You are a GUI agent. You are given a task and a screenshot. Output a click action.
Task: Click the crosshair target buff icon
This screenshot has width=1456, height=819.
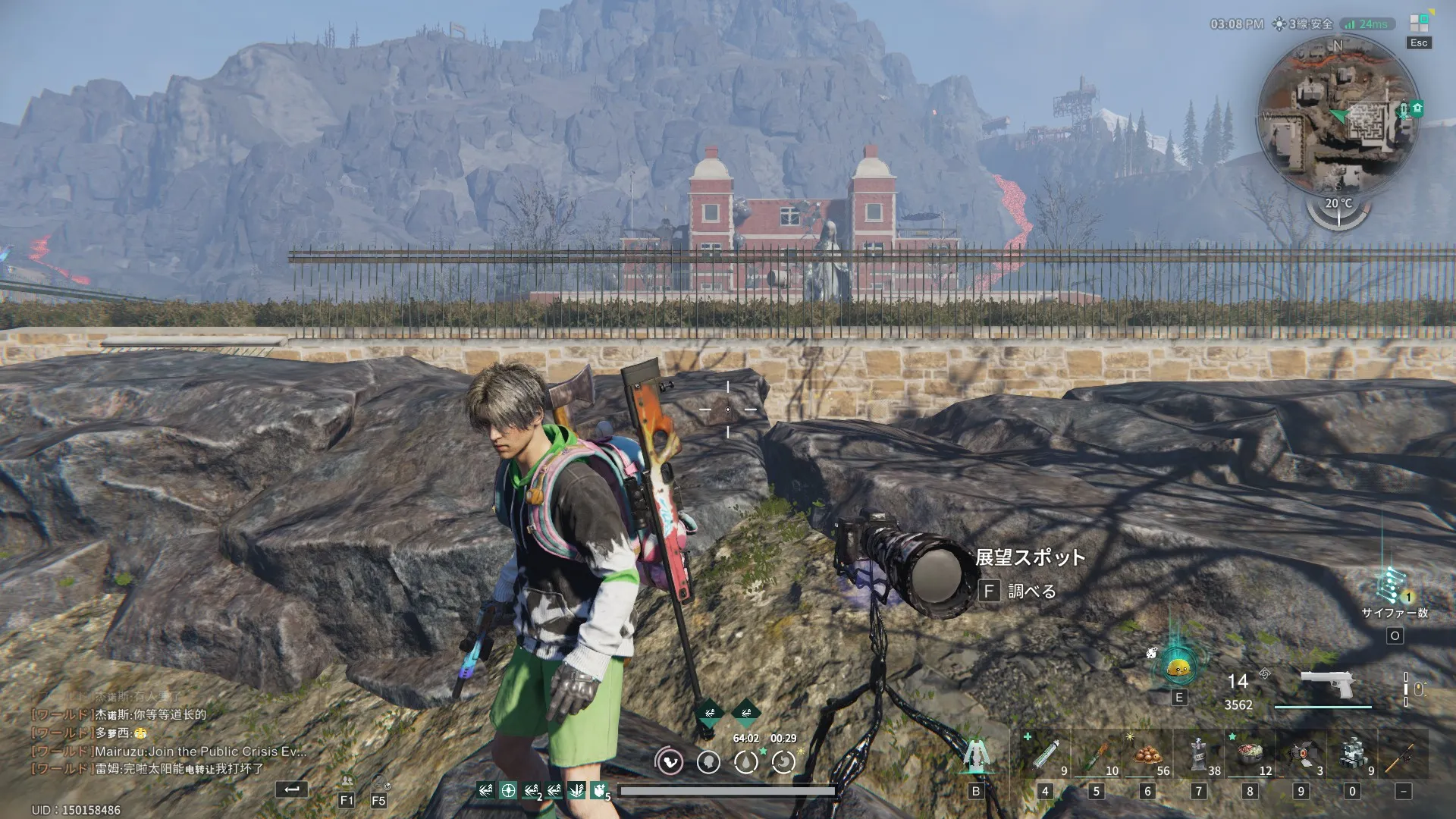coord(508,791)
